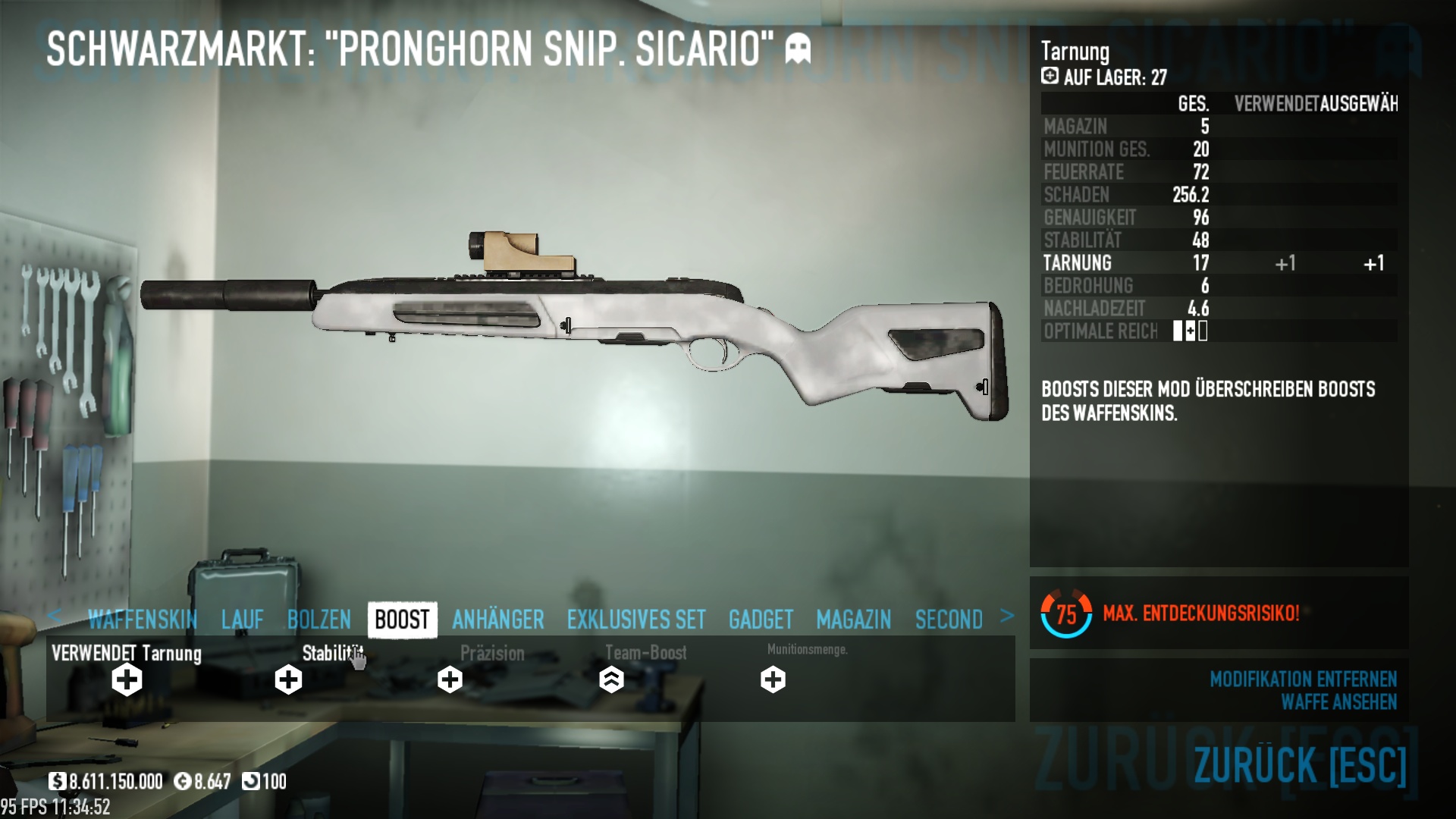Show the MAGAZIN modifications
Screen dimensions: 1456x819
(x=854, y=620)
